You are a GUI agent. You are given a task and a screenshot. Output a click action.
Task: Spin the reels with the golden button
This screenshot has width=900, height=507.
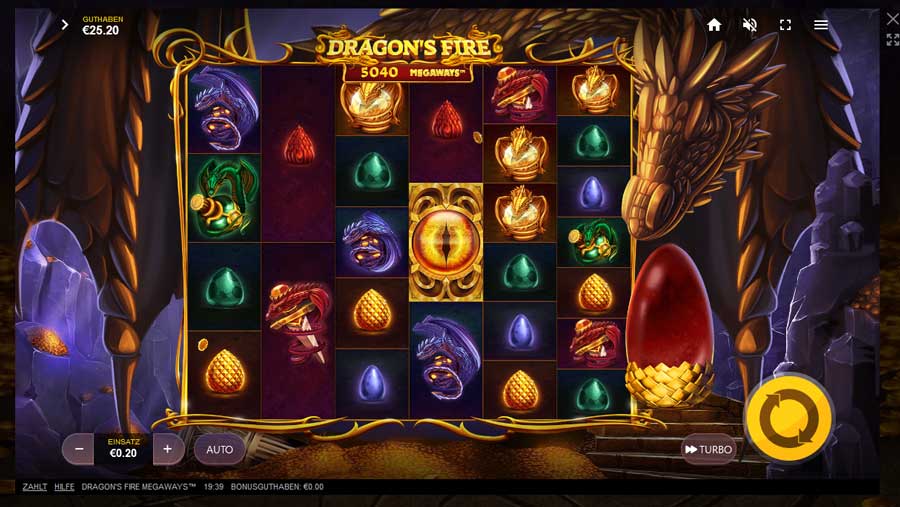pos(789,419)
